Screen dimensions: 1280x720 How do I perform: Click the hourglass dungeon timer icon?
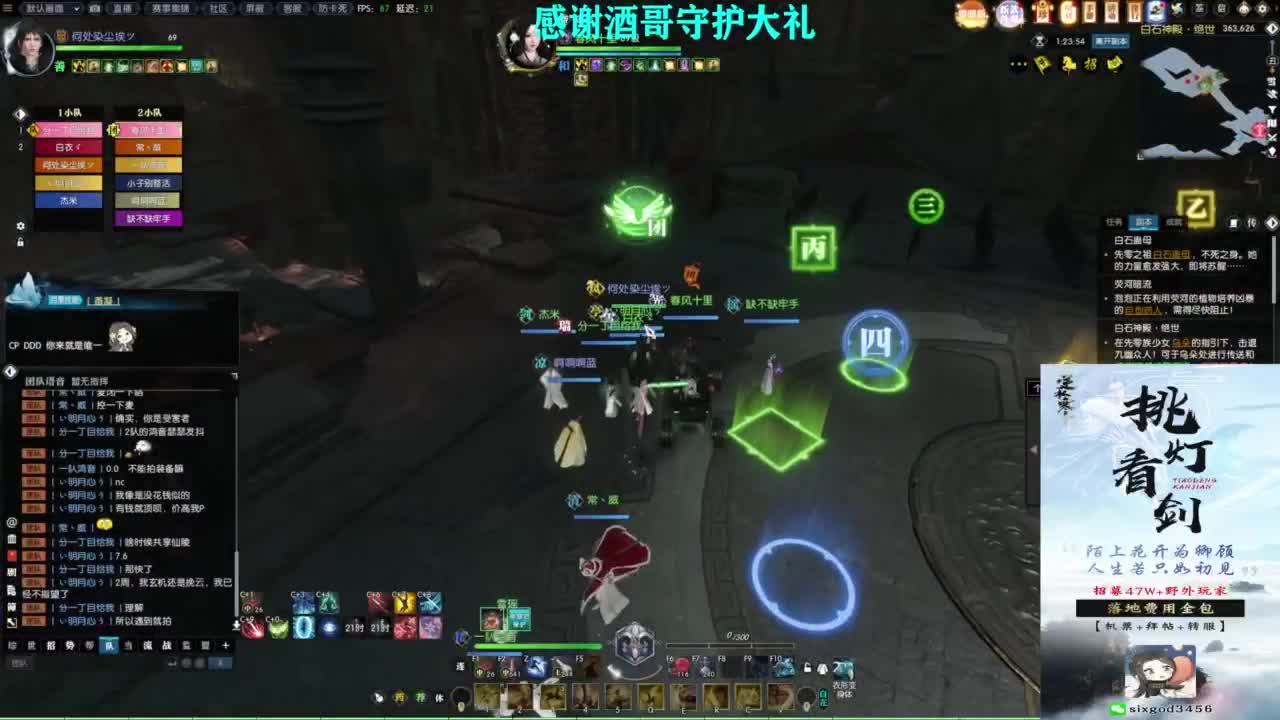coord(1039,41)
